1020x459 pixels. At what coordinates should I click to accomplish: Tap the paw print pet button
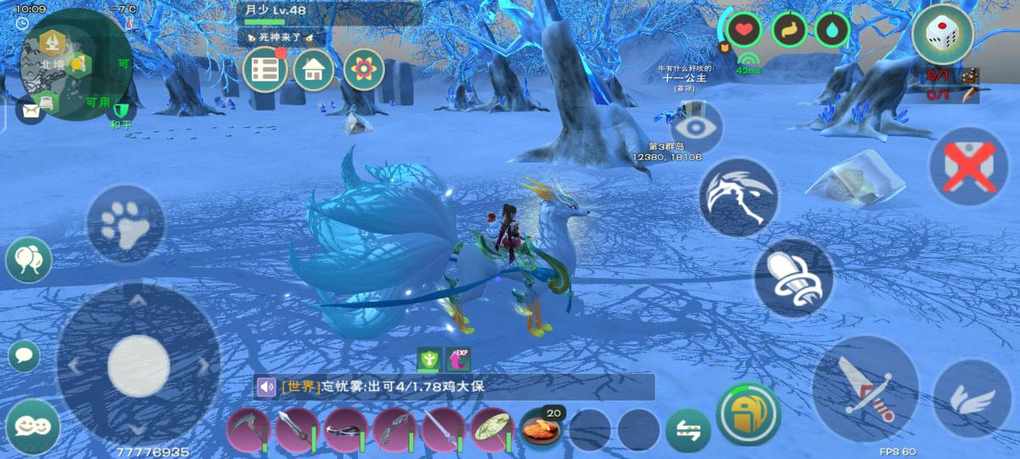coord(125,225)
